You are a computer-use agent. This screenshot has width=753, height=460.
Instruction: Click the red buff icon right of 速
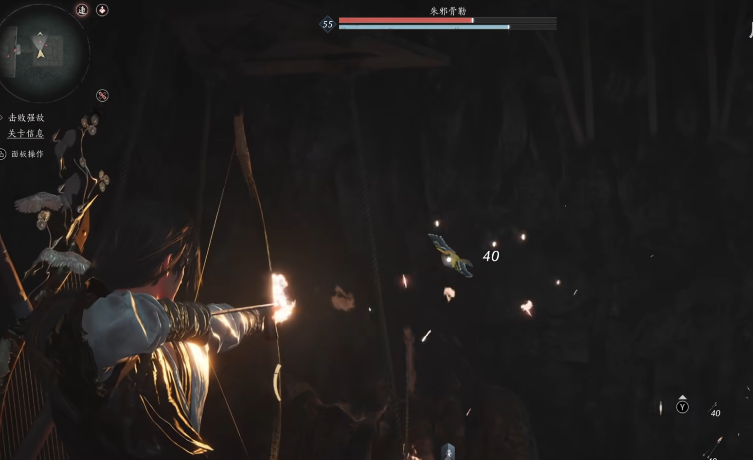pos(102,9)
